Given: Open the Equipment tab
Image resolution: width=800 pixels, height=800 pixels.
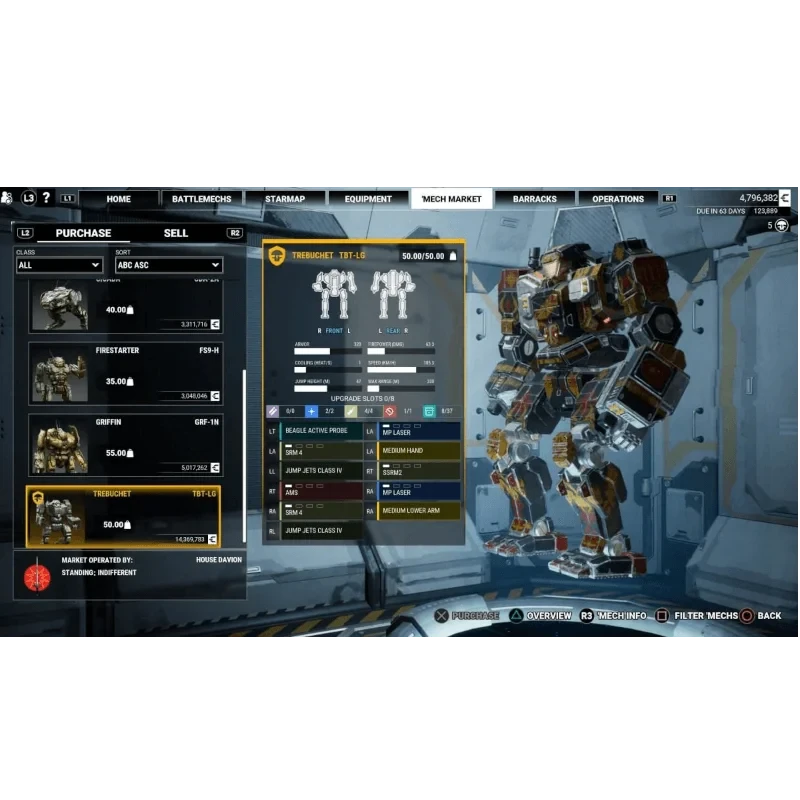Looking at the screenshot, I should (368, 199).
